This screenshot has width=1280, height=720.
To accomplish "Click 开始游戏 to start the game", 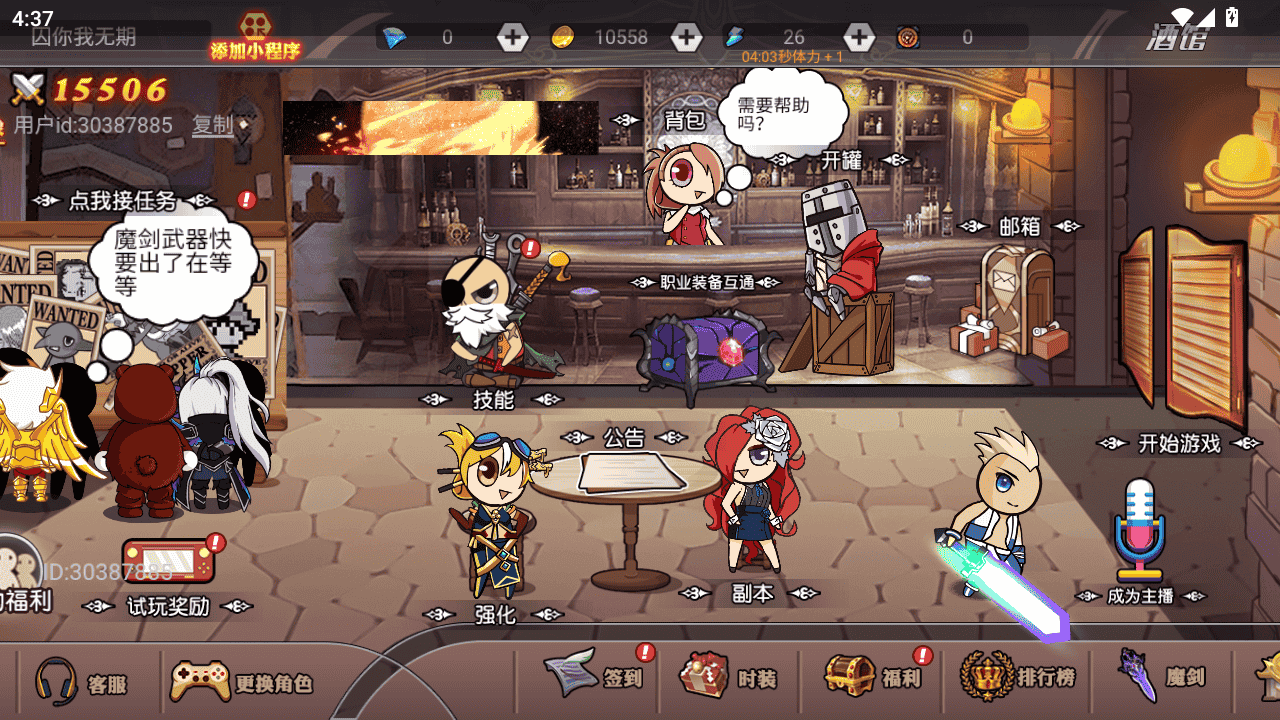I will 1179,443.
